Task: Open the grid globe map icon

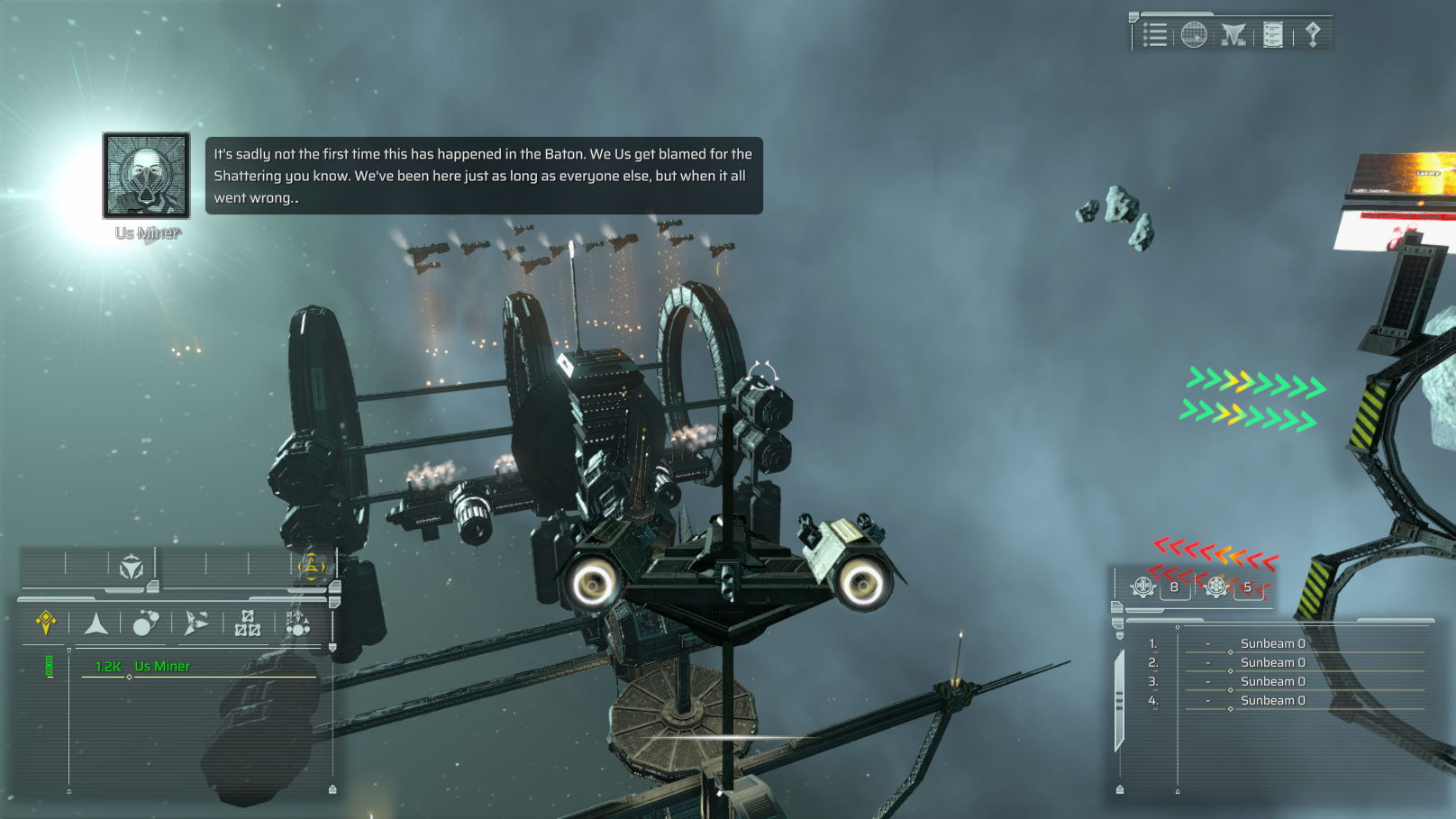Action: tap(1194, 35)
